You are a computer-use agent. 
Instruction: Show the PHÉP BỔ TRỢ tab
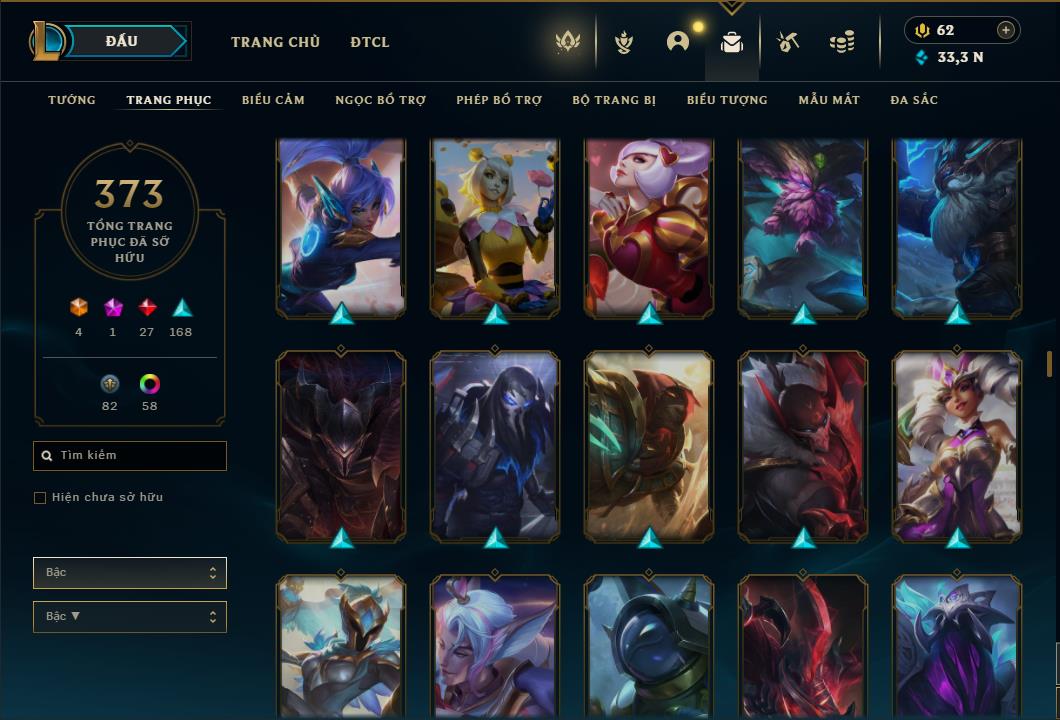(499, 100)
